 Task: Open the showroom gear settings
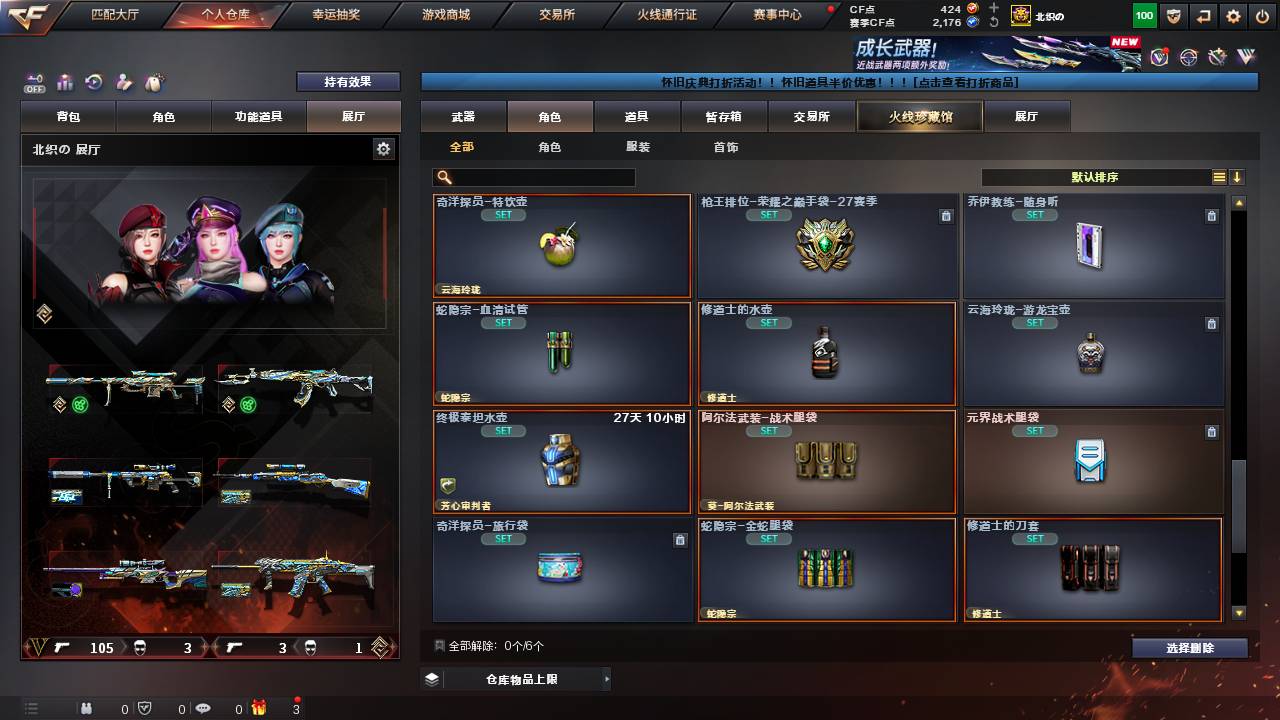[x=383, y=149]
